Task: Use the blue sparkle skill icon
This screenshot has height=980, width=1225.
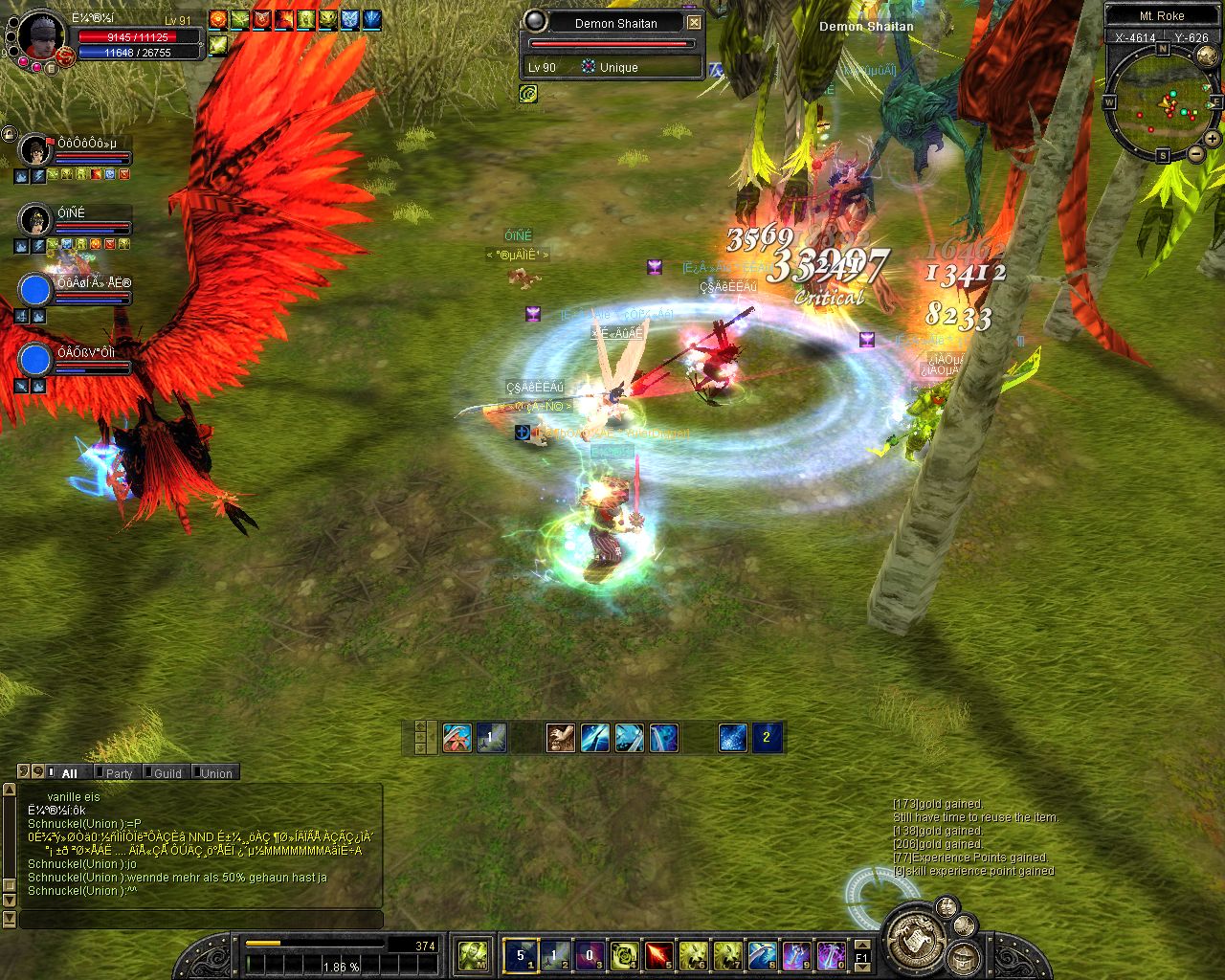Action: pyautogui.click(x=732, y=738)
